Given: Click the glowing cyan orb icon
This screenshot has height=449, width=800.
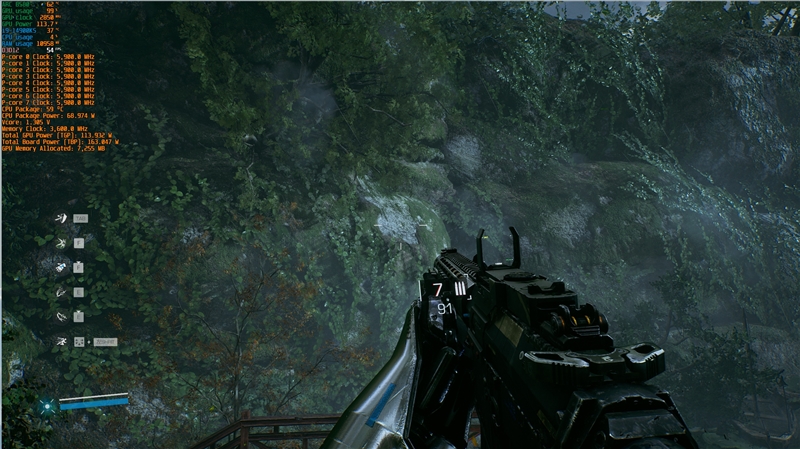Looking at the screenshot, I should point(47,406).
